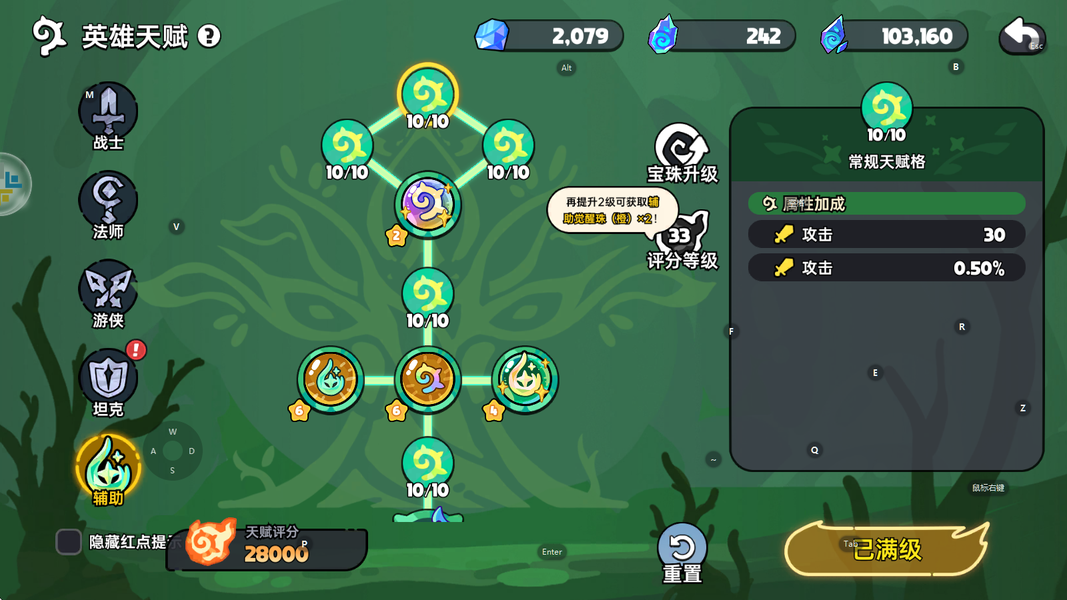Click the yellow 已满级 max level button
The image size is (1067, 600).
[x=887, y=549]
